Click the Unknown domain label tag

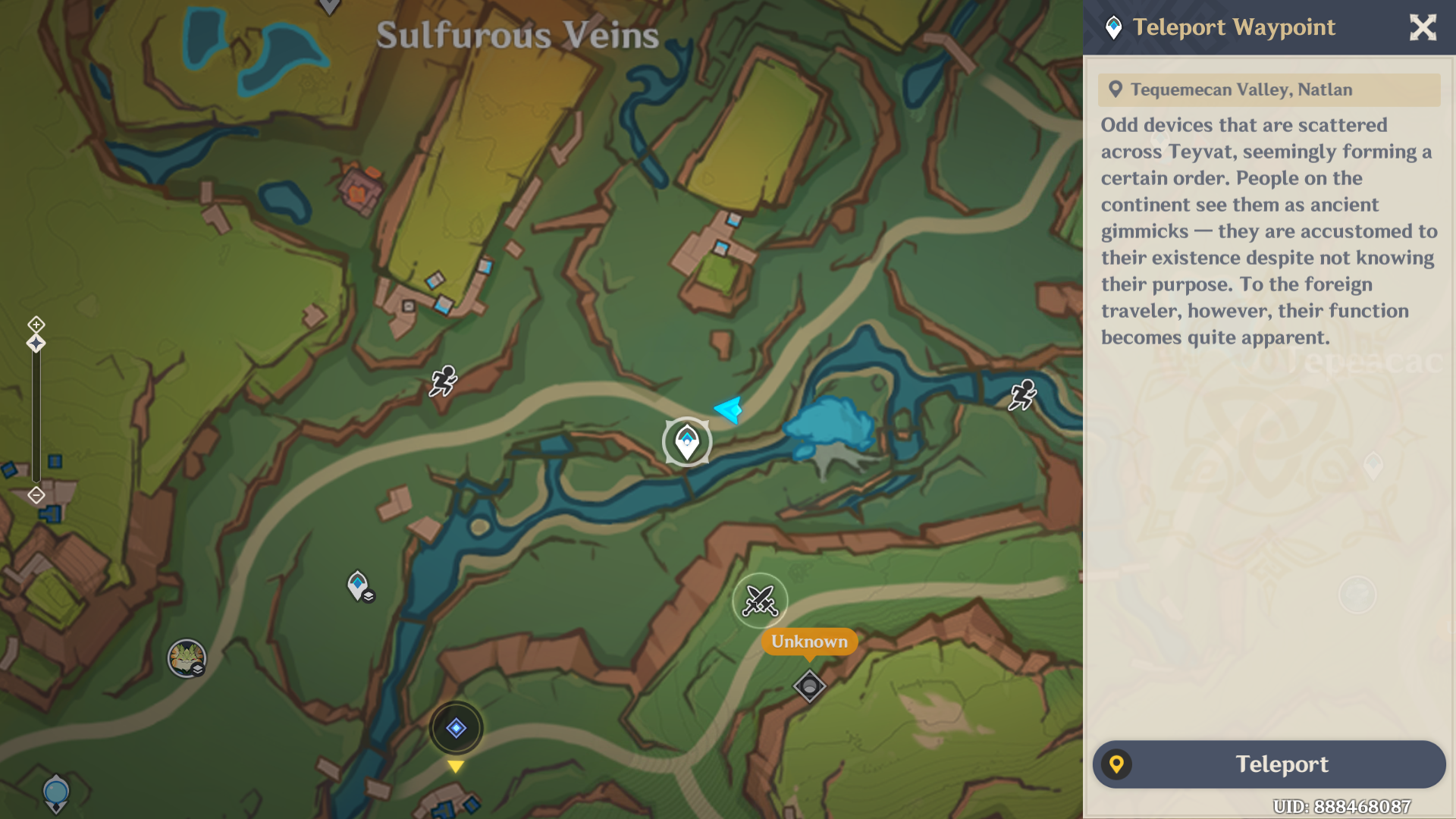(x=808, y=642)
